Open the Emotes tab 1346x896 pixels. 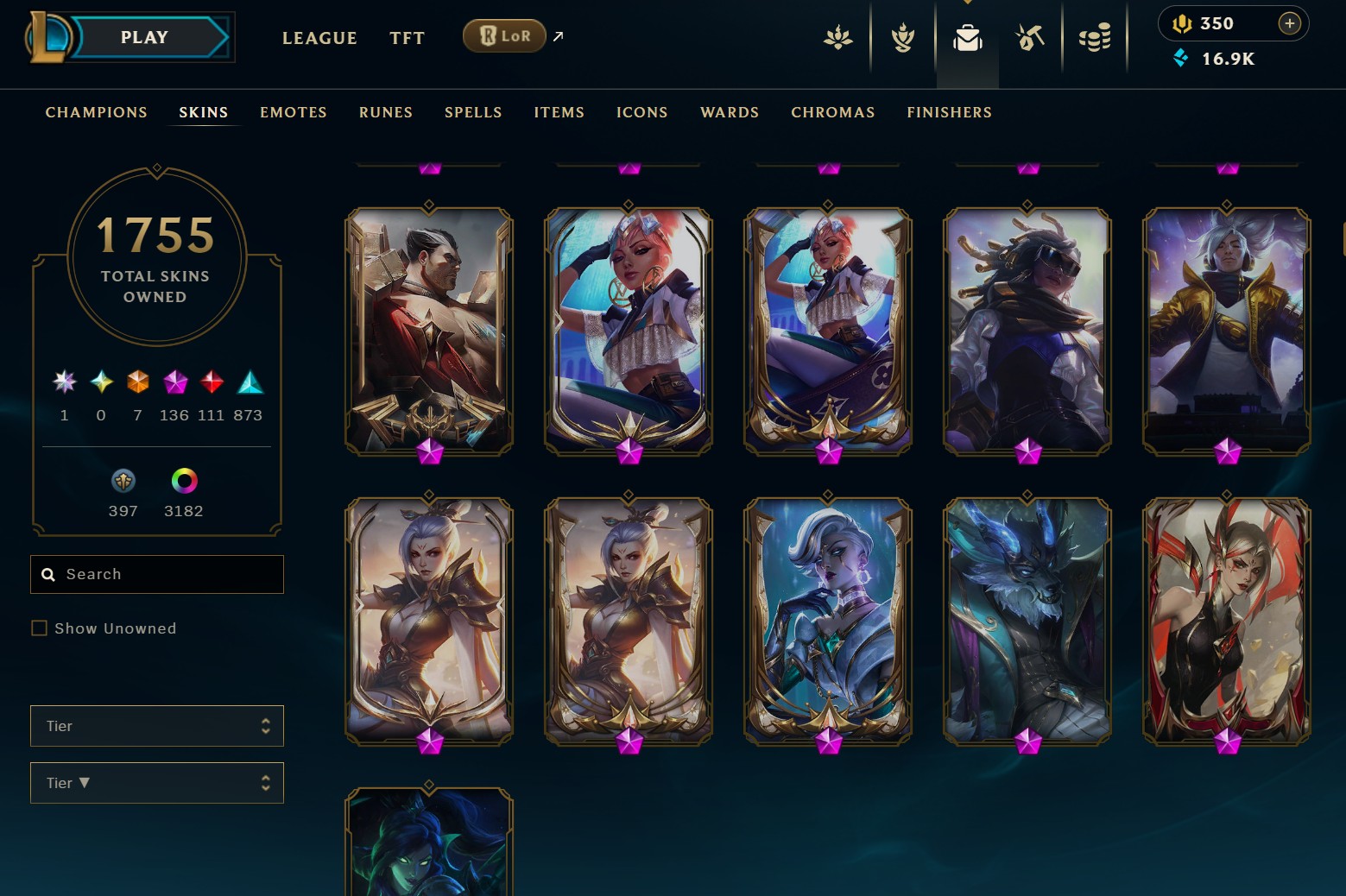pyautogui.click(x=294, y=112)
